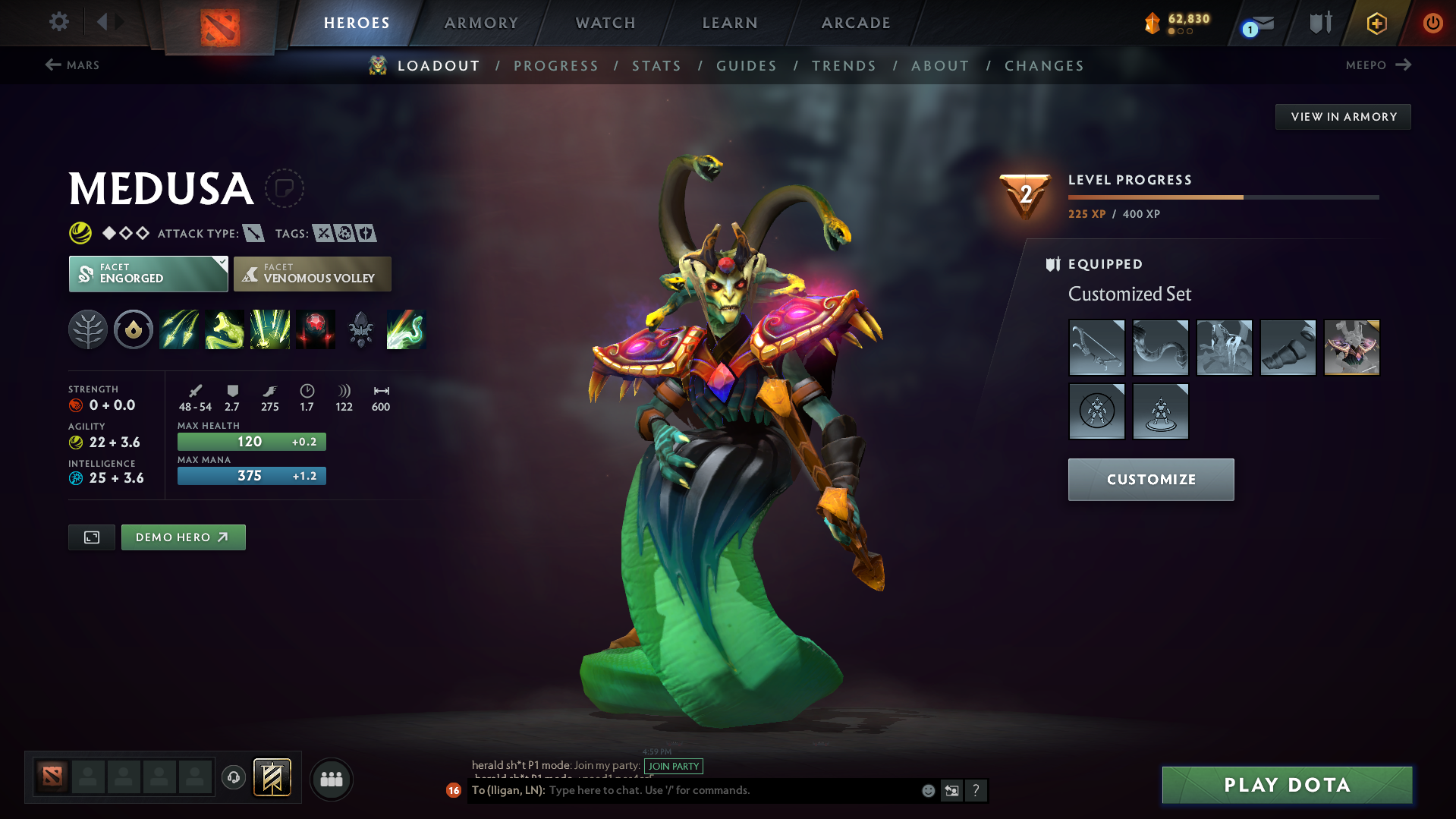Expand the Engorged facet dropdown
Screen dimensions: 1456x819
coord(221,263)
